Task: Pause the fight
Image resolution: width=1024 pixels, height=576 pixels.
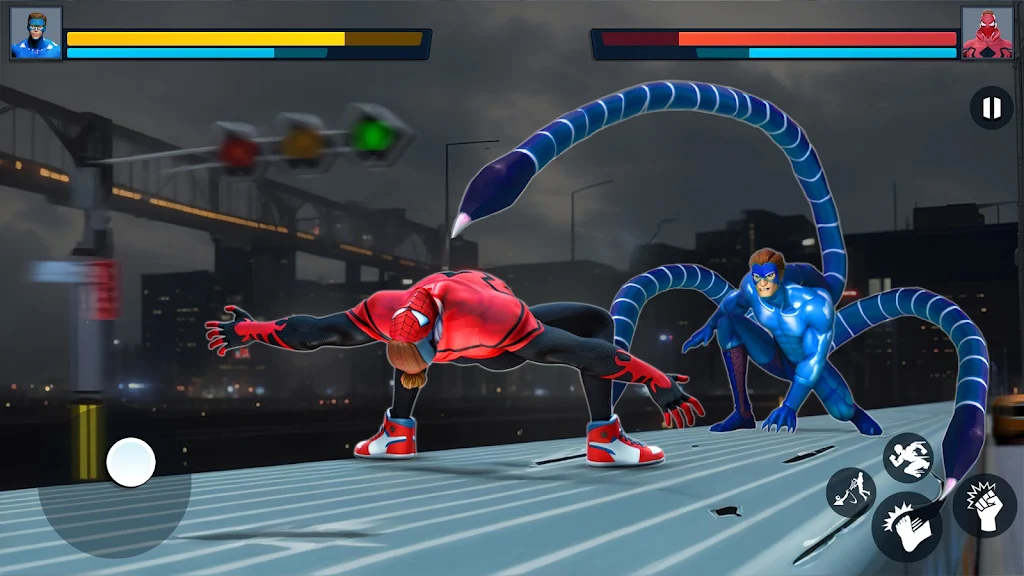Action: (991, 108)
